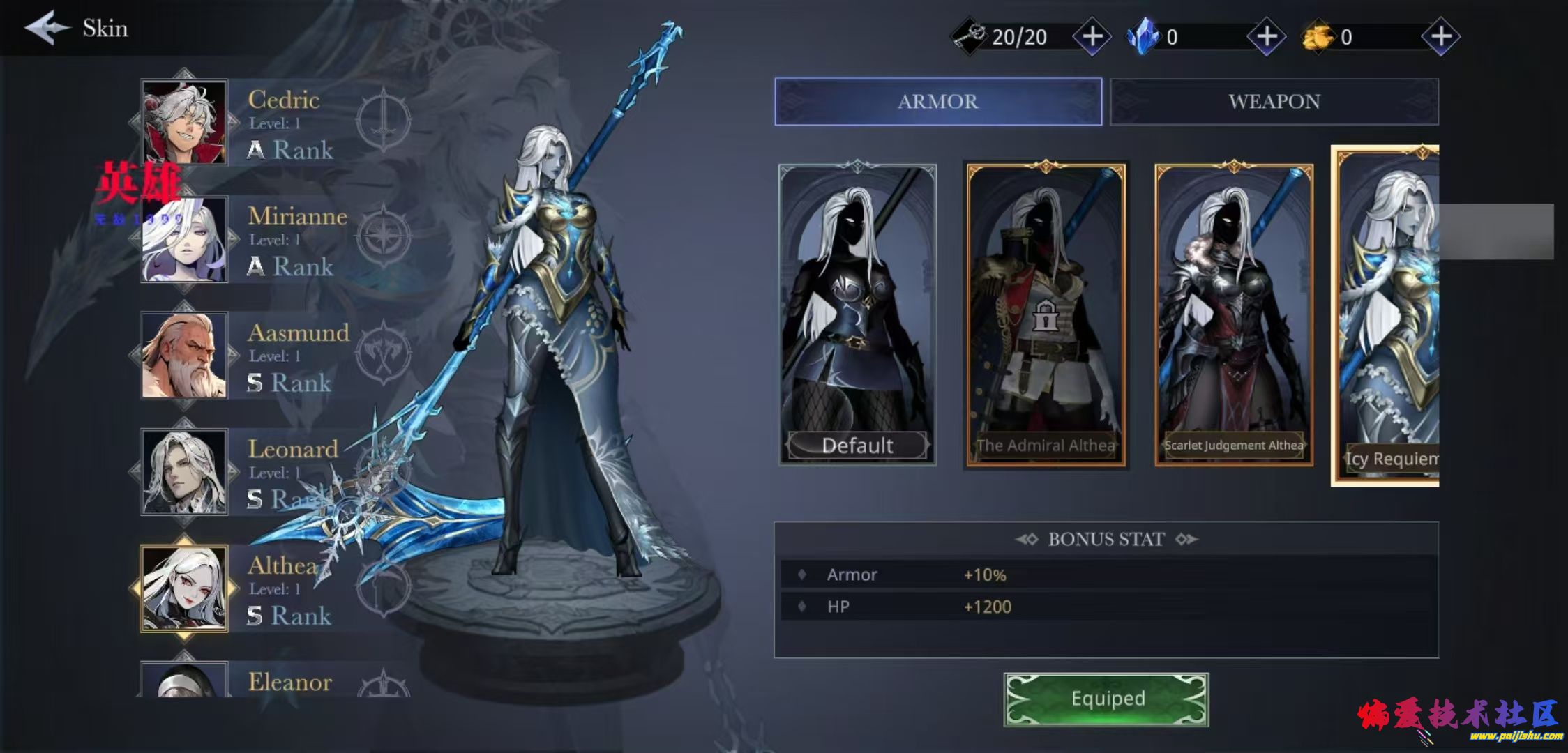Click the green Equiped button
The width and height of the screenshot is (1568, 753).
coord(1106,699)
